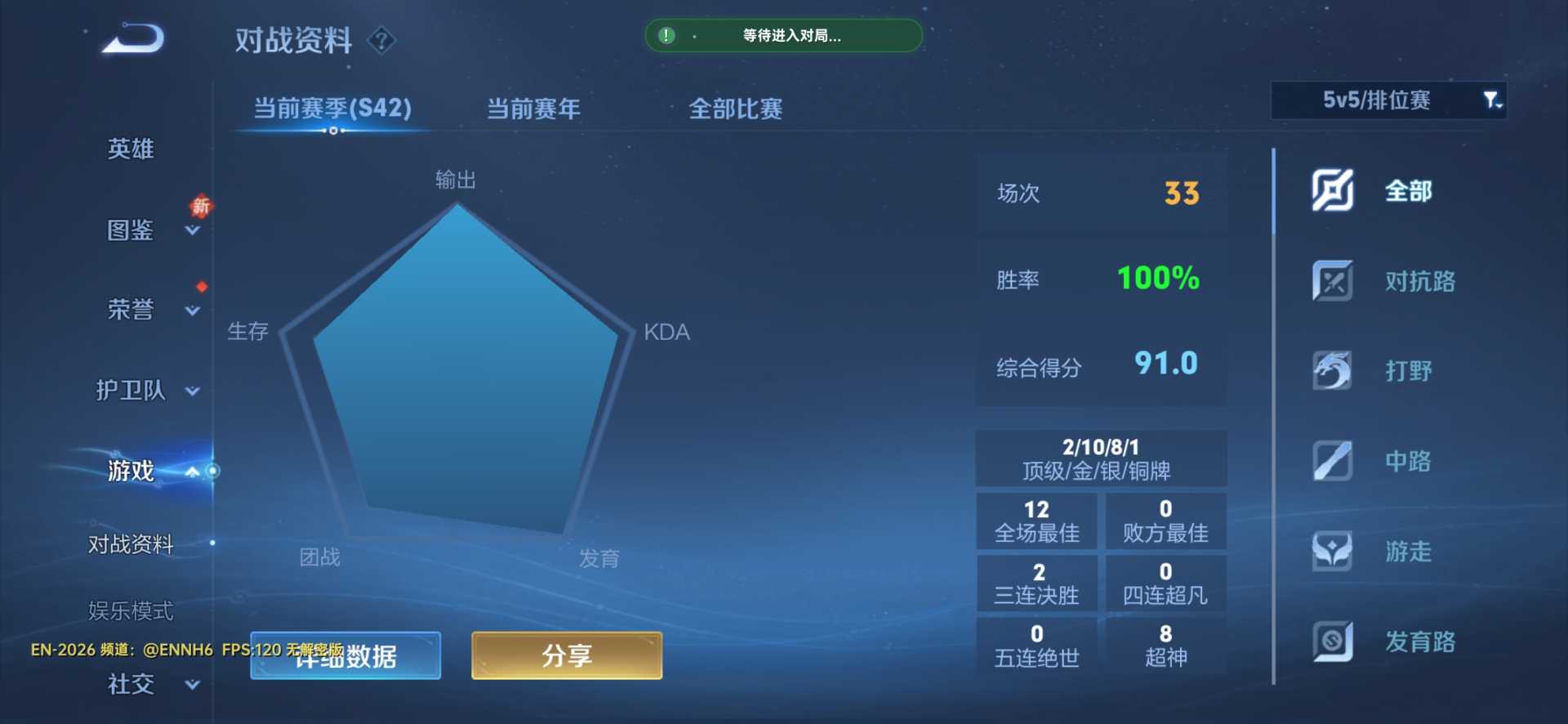
Task: Click the 详细数据 data button
Action: 345,655
